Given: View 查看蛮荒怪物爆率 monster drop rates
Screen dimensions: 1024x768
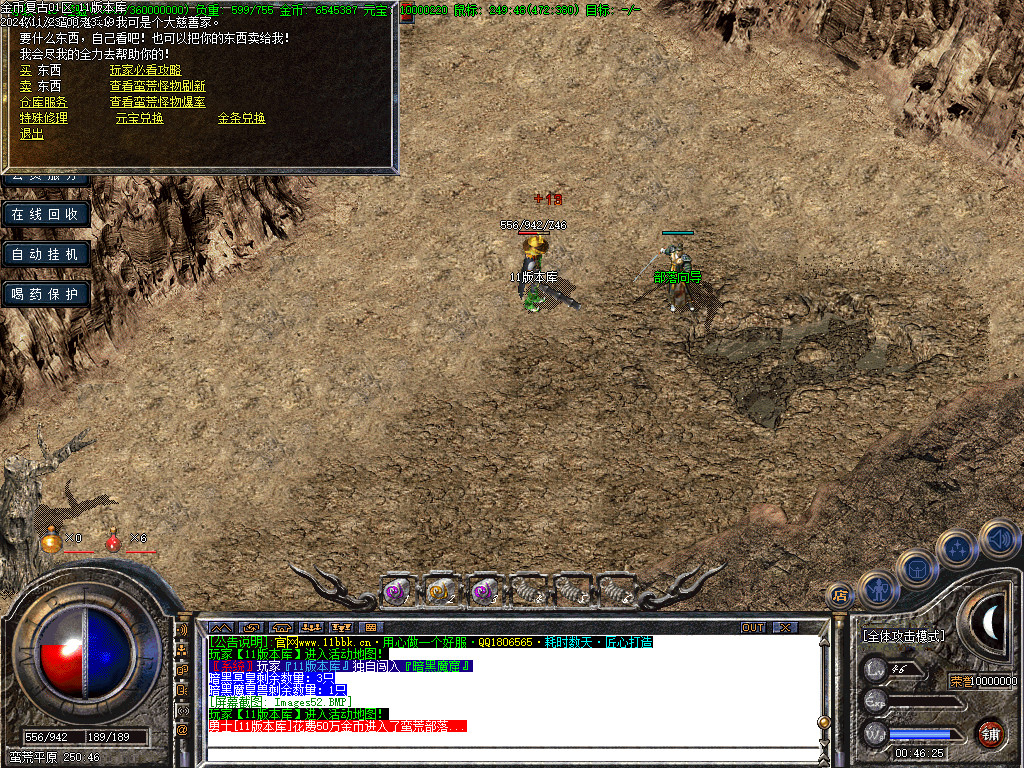Looking at the screenshot, I should click(157, 102).
